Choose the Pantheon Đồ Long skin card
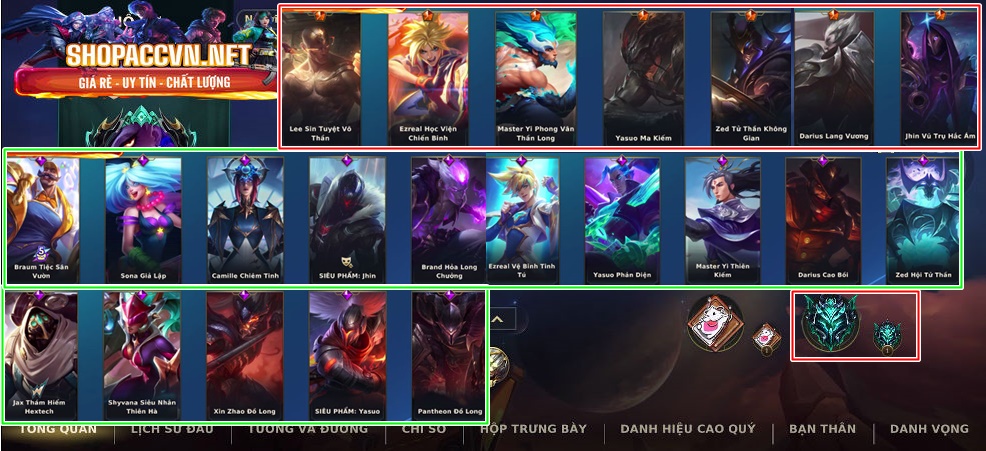The width and height of the screenshot is (986, 451). (448, 354)
